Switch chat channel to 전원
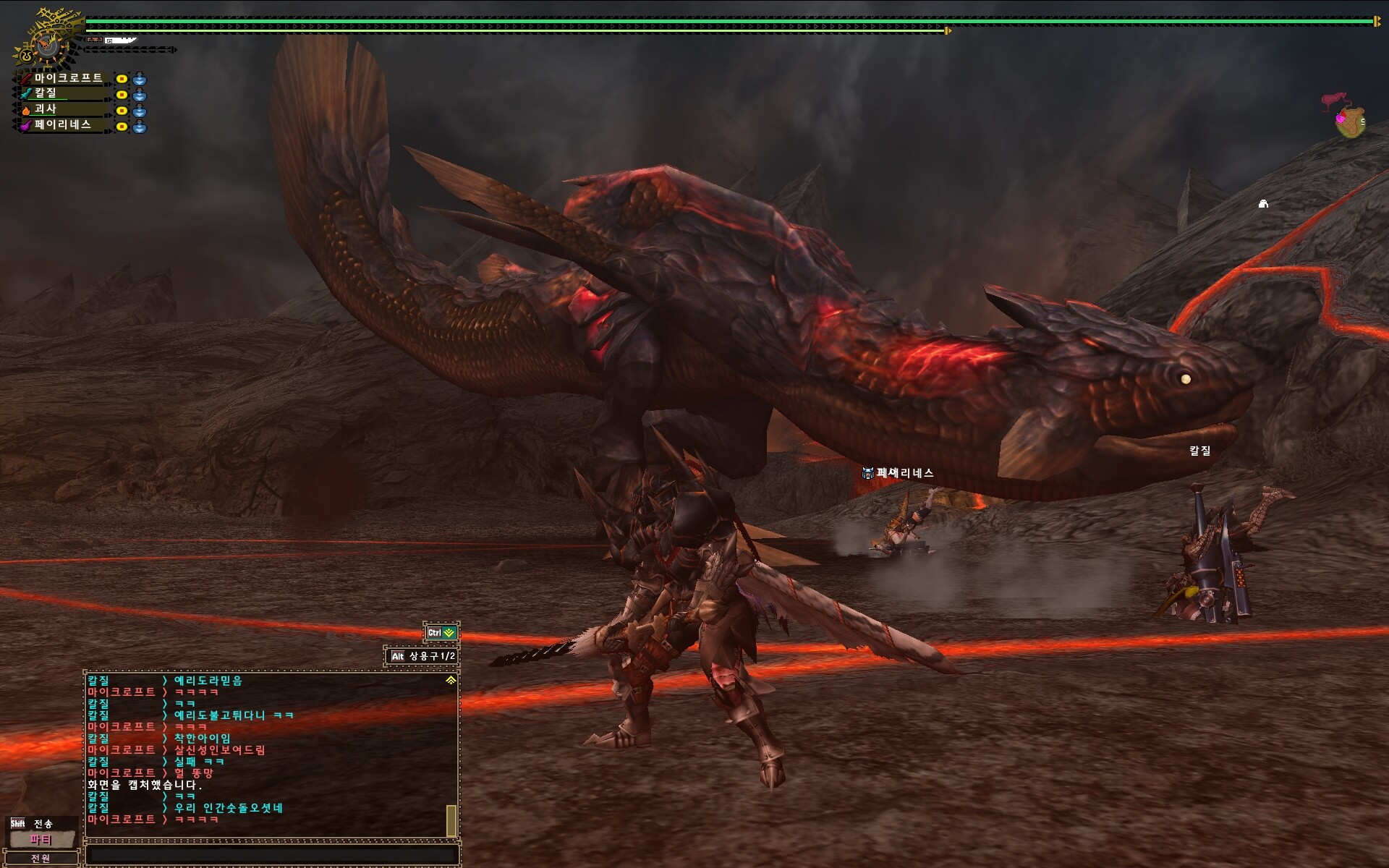The image size is (1389, 868). pyautogui.click(x=41, y=859)
